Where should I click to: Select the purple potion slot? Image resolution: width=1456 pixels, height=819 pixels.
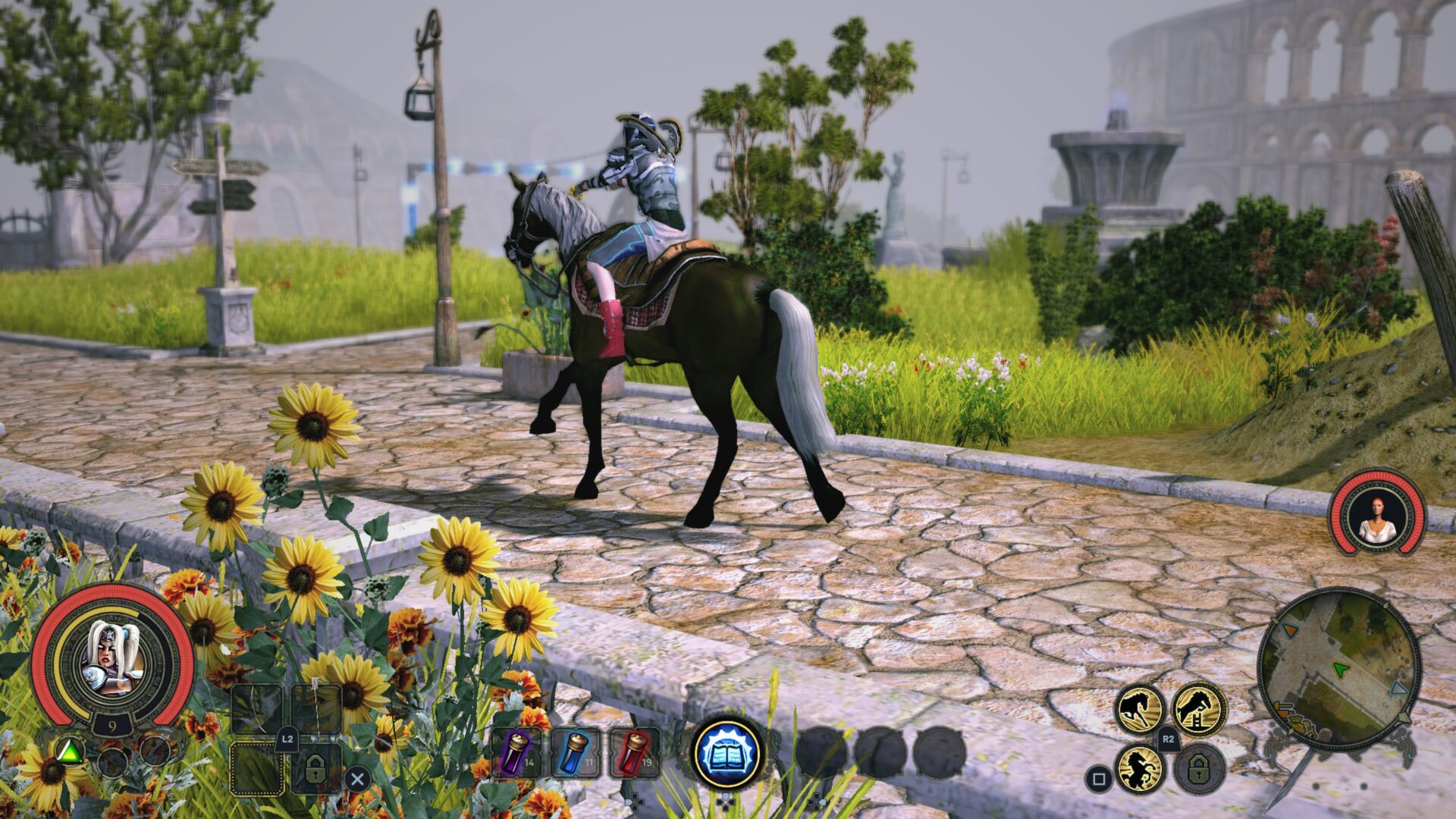(517, 753)
